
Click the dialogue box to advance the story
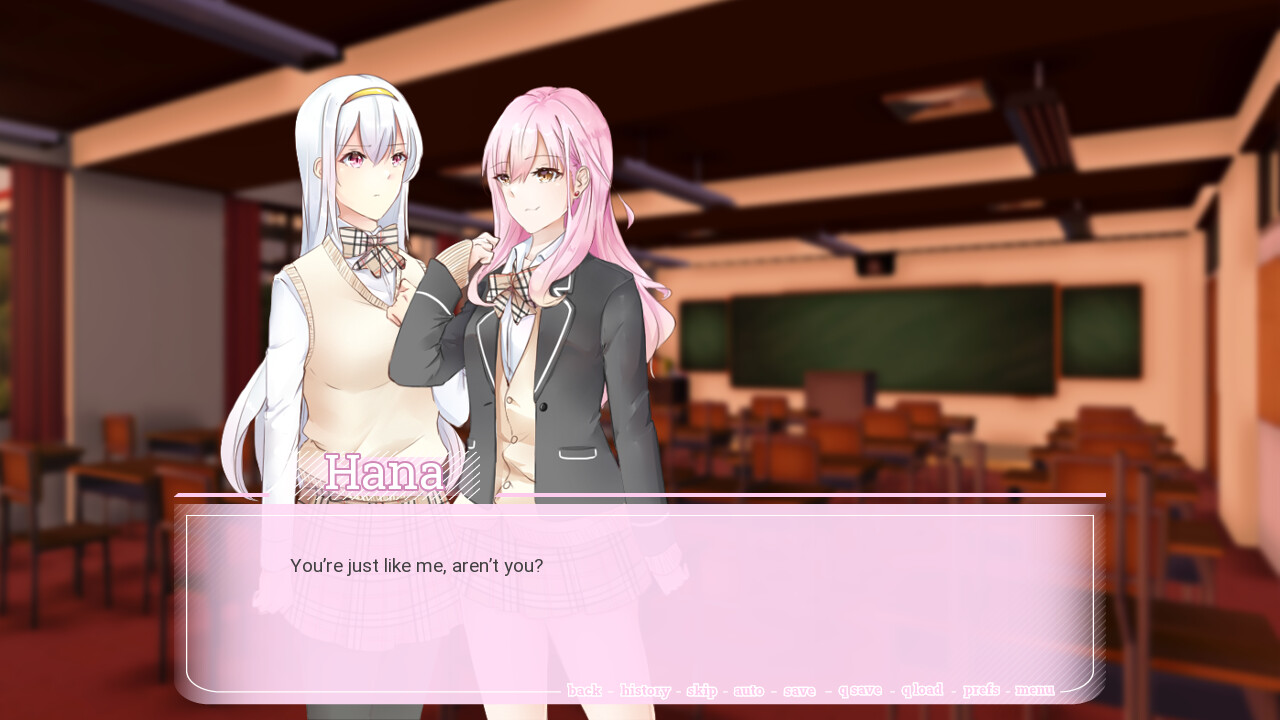coord(640,600)
